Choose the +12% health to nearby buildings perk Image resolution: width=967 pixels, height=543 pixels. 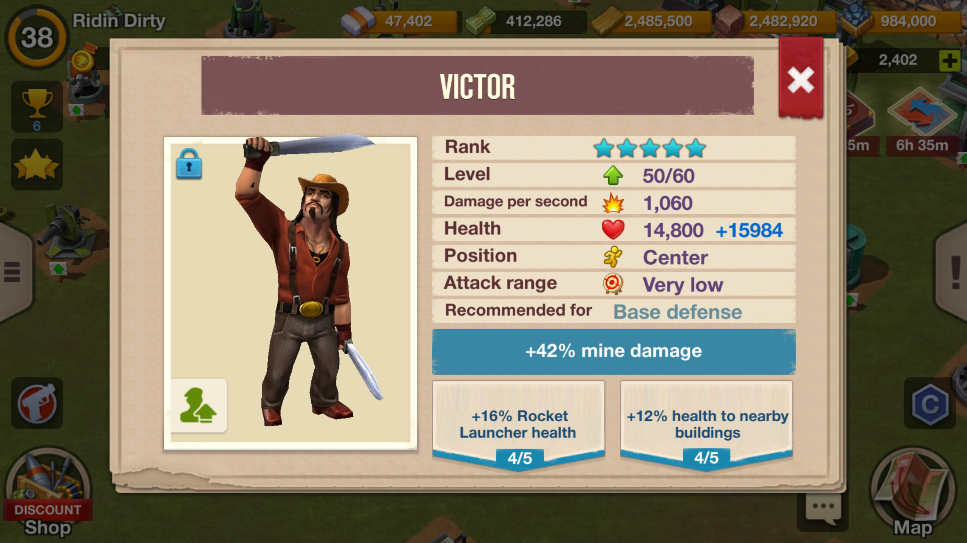706,423
